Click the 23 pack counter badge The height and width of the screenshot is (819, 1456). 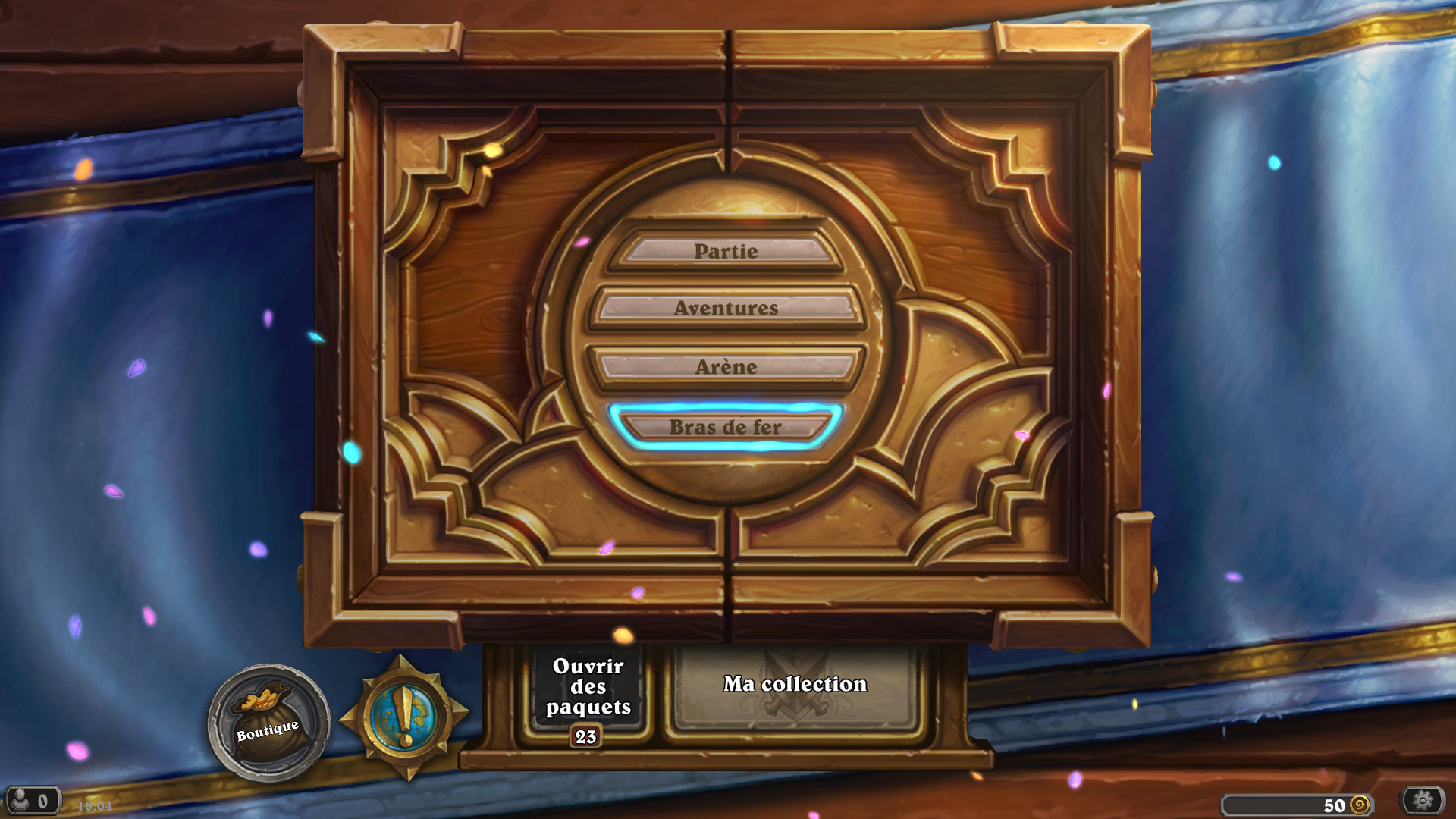click(585, 735)
